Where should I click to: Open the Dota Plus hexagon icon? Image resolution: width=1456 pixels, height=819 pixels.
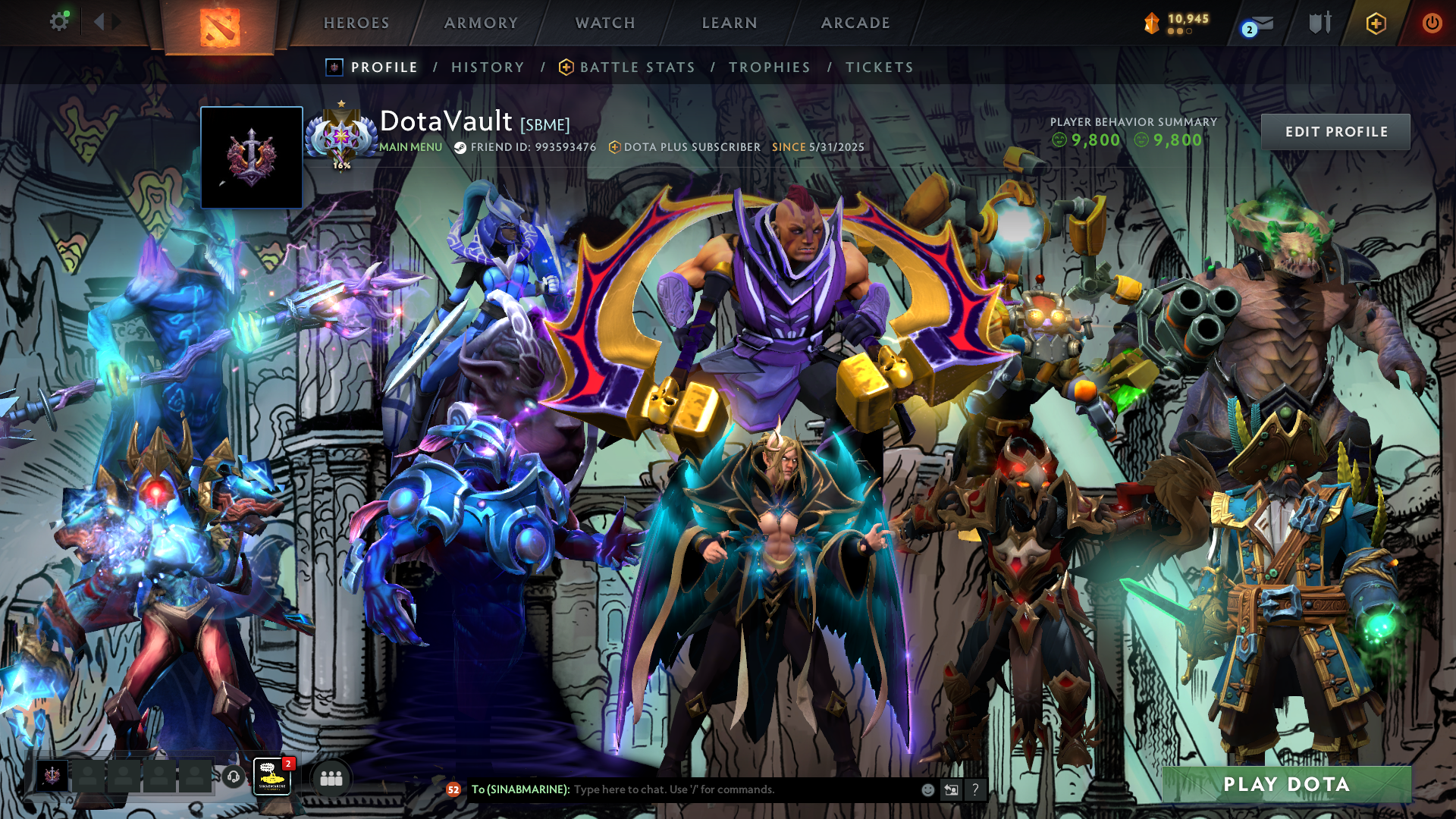(x=1376, y=24)
